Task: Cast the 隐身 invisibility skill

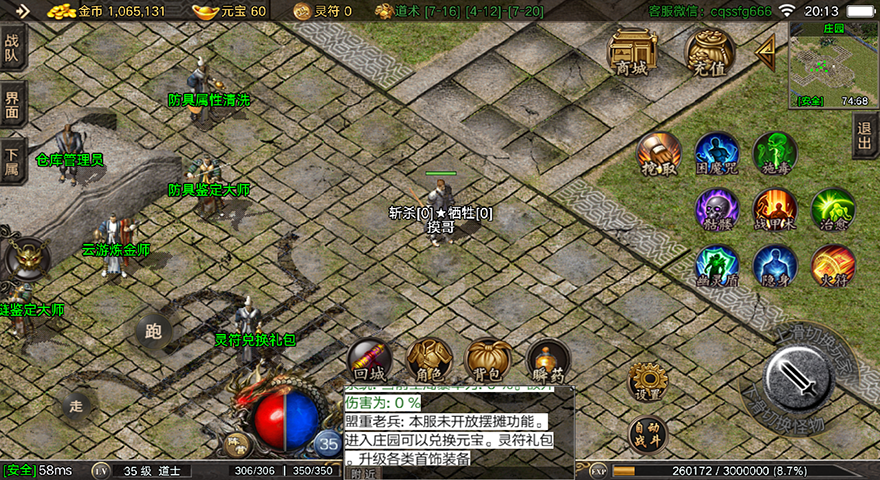Action: [775, 267]
